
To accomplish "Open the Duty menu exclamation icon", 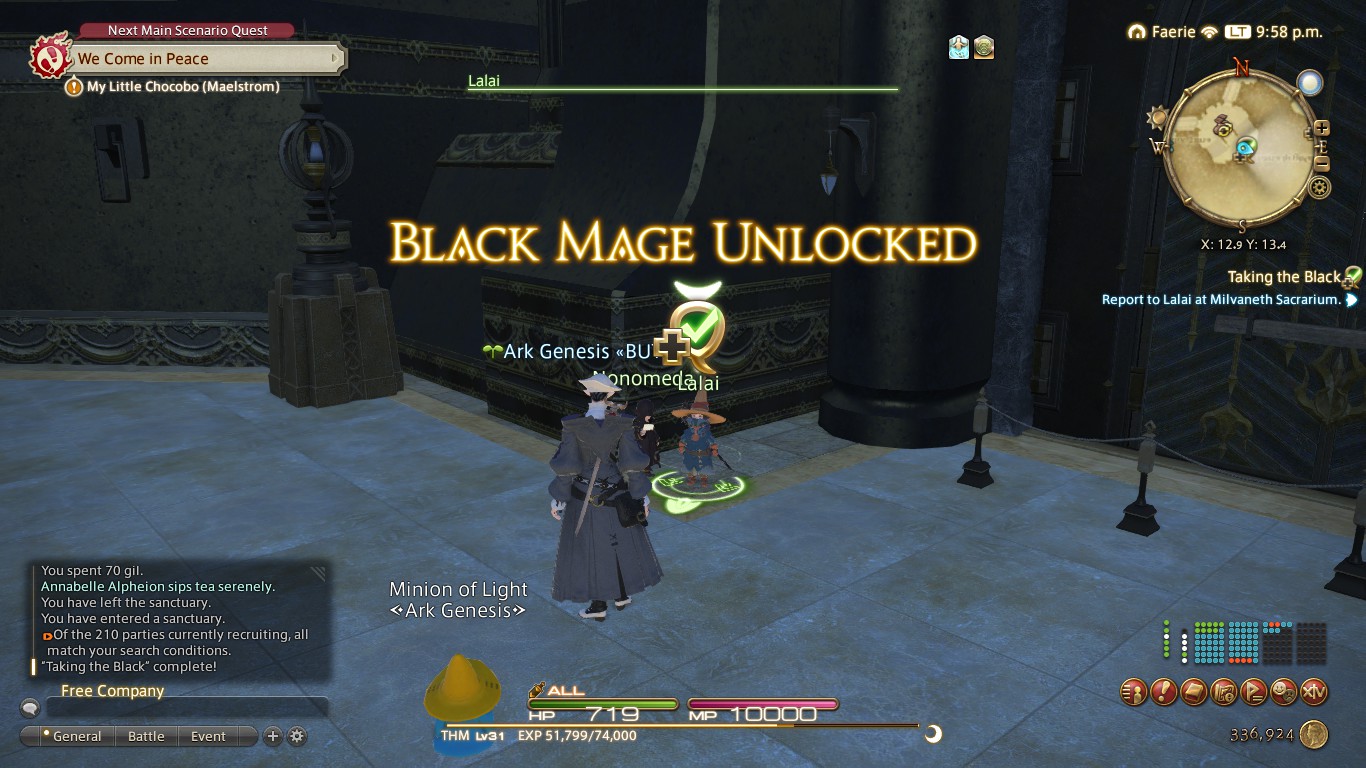I will pos(1164,691).
